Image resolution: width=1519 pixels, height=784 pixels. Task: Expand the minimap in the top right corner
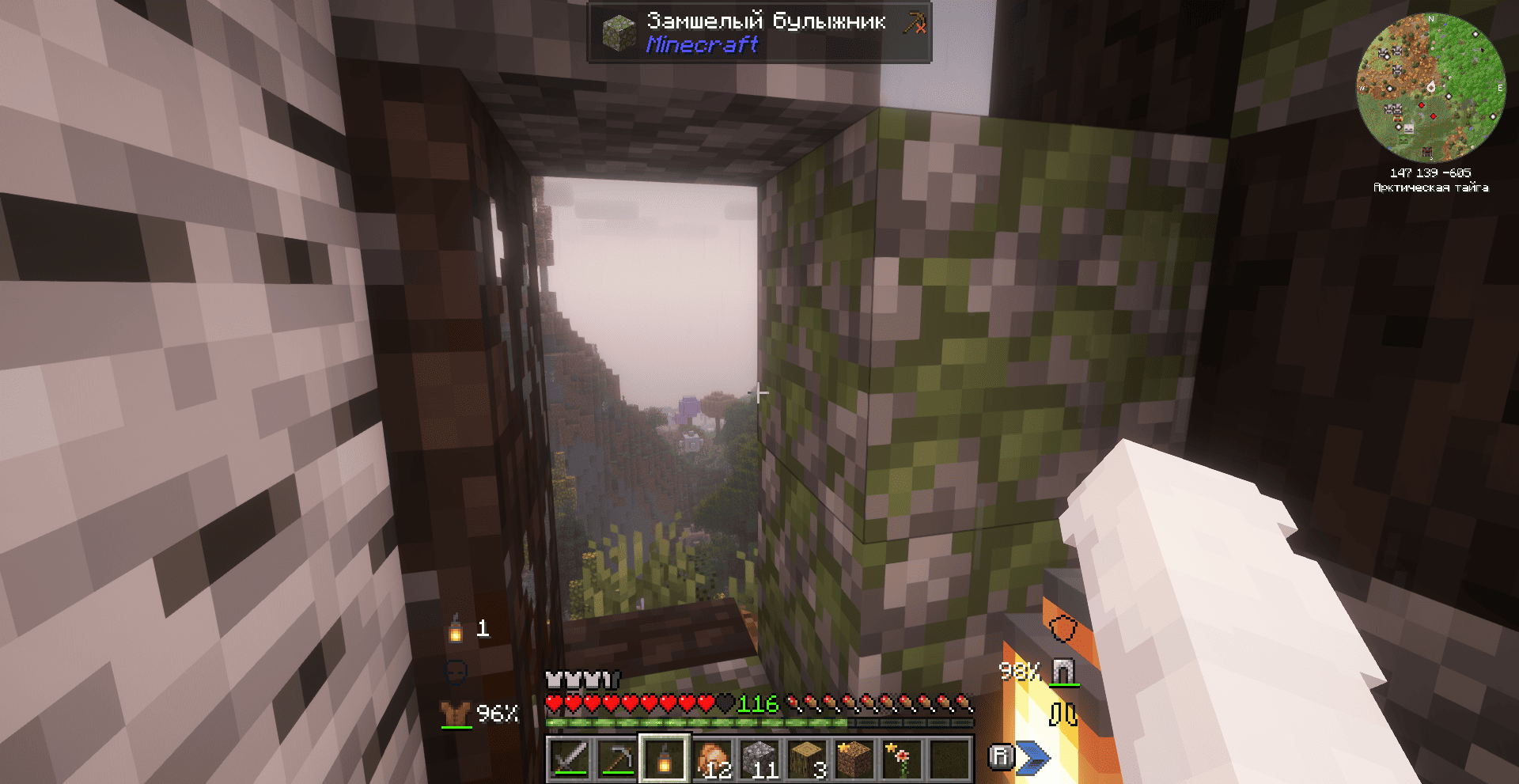pos(1434,89)
